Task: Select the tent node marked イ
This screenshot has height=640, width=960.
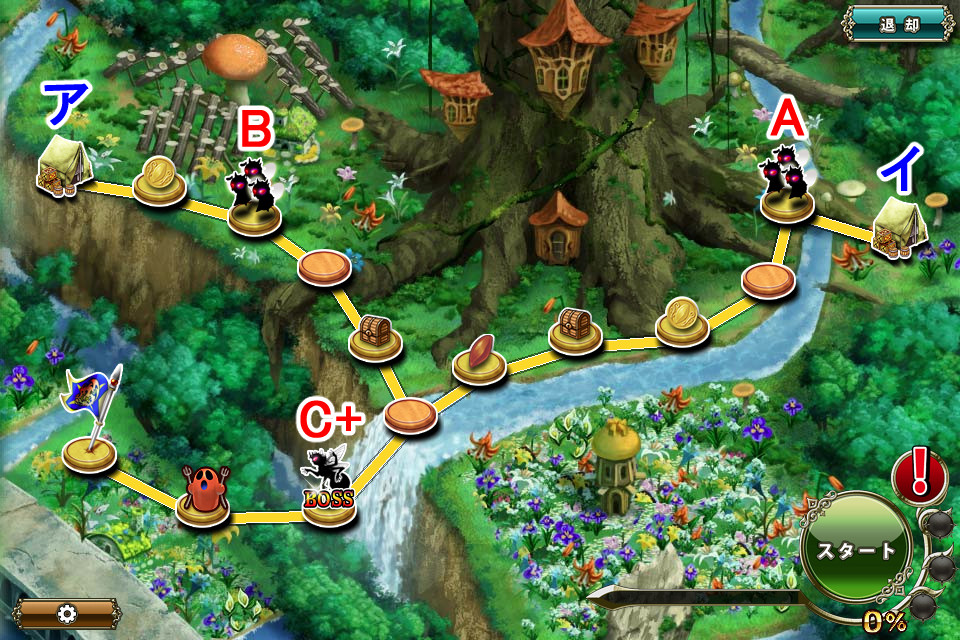Action: [898, 228]
